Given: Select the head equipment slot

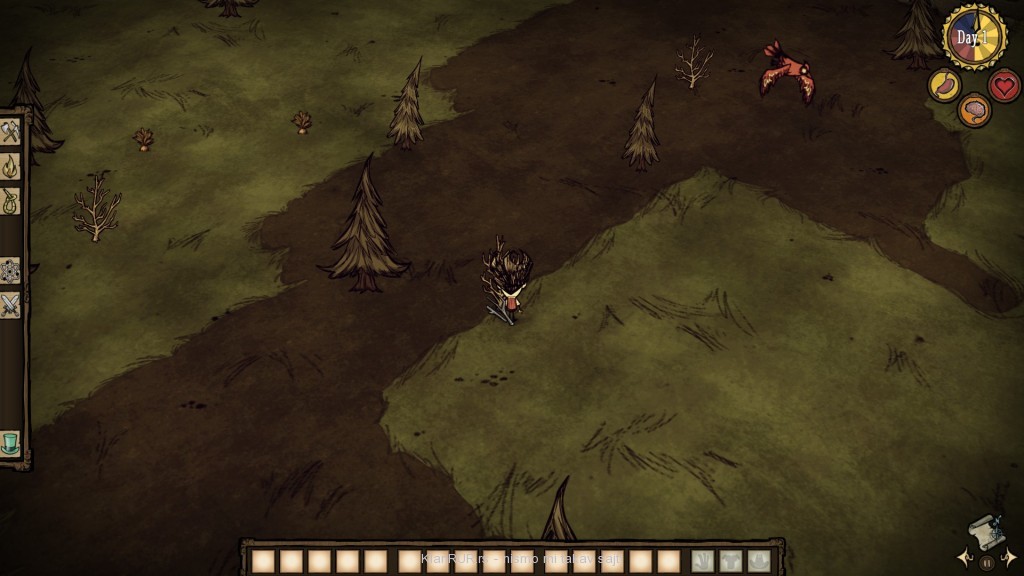Looking at the screenshot, I should (760, 561).
